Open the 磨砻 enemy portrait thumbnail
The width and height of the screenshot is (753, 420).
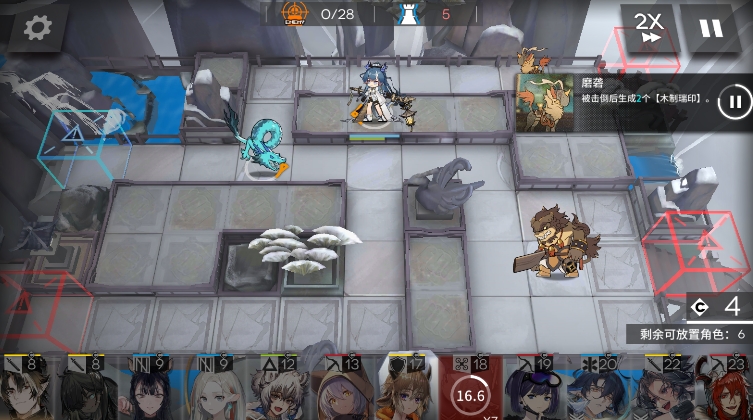(546, 102)
